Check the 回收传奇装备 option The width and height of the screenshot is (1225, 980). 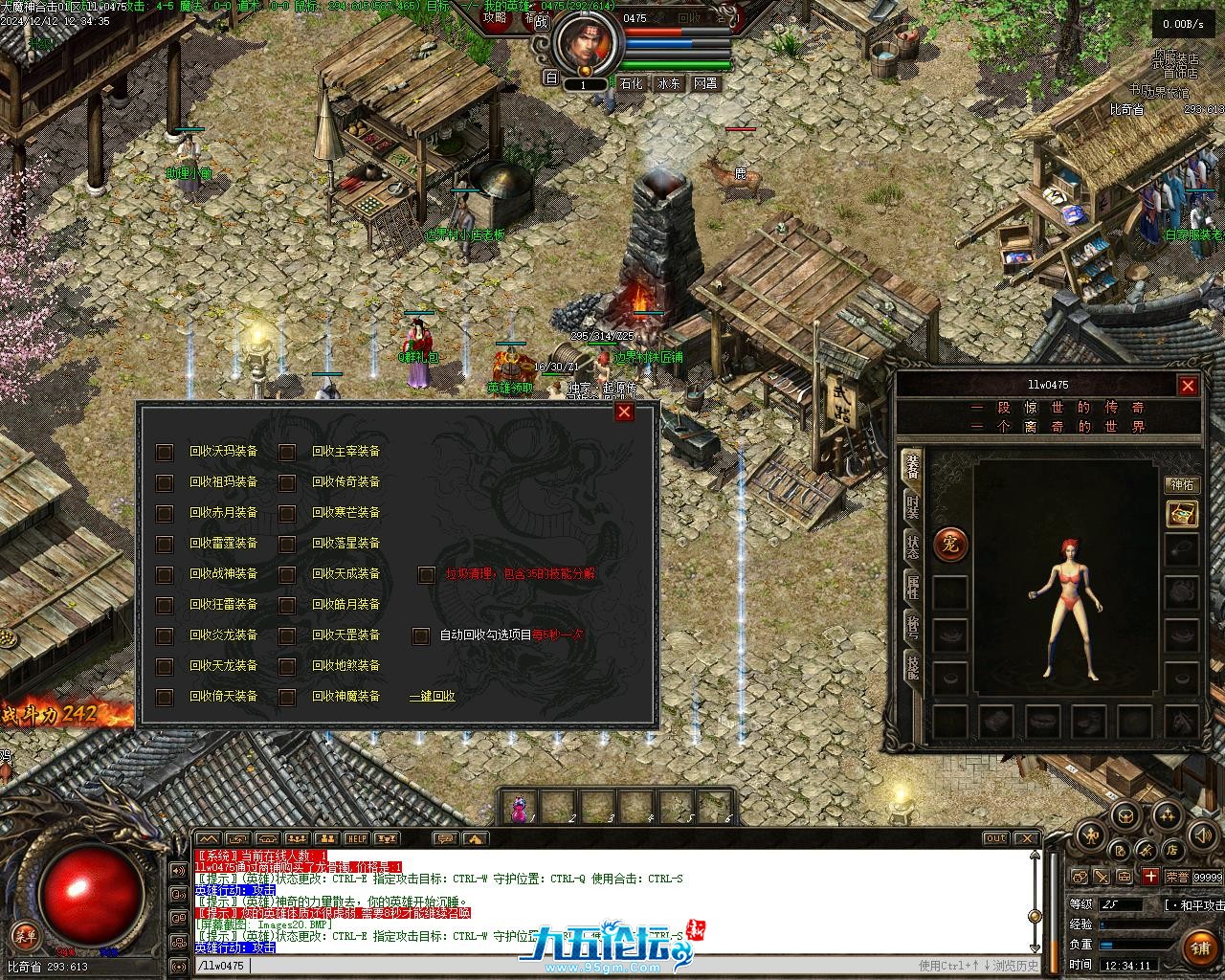click(x=287, y=482)
